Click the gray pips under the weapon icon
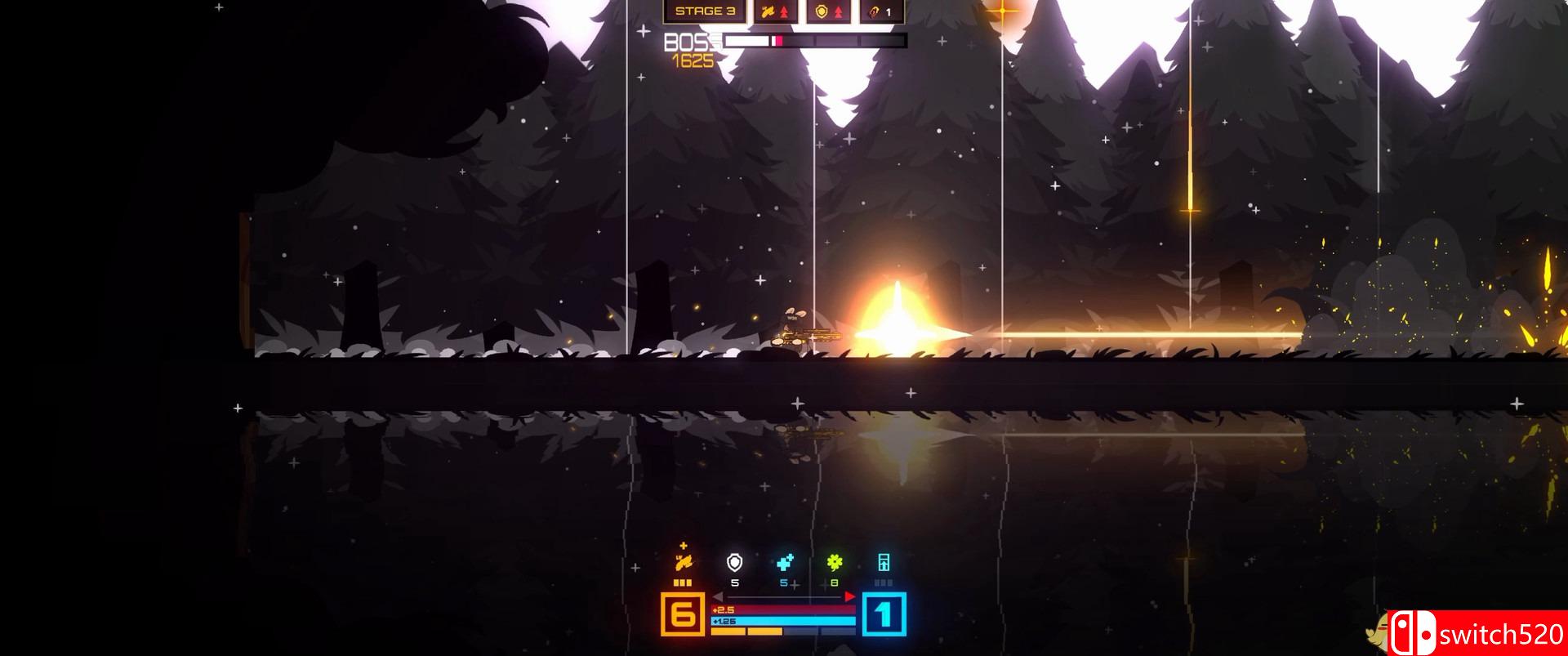The width and height of the screenshot is (1568, 656). [682, 582]
